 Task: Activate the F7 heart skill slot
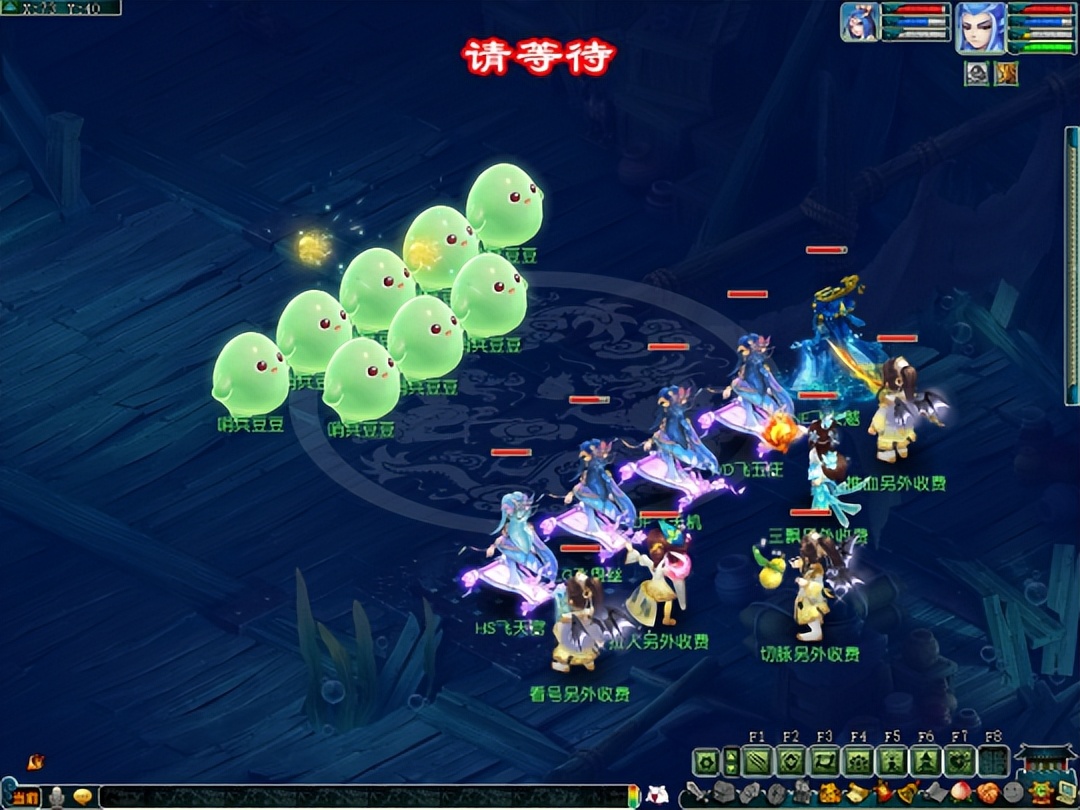coord(960,762)
